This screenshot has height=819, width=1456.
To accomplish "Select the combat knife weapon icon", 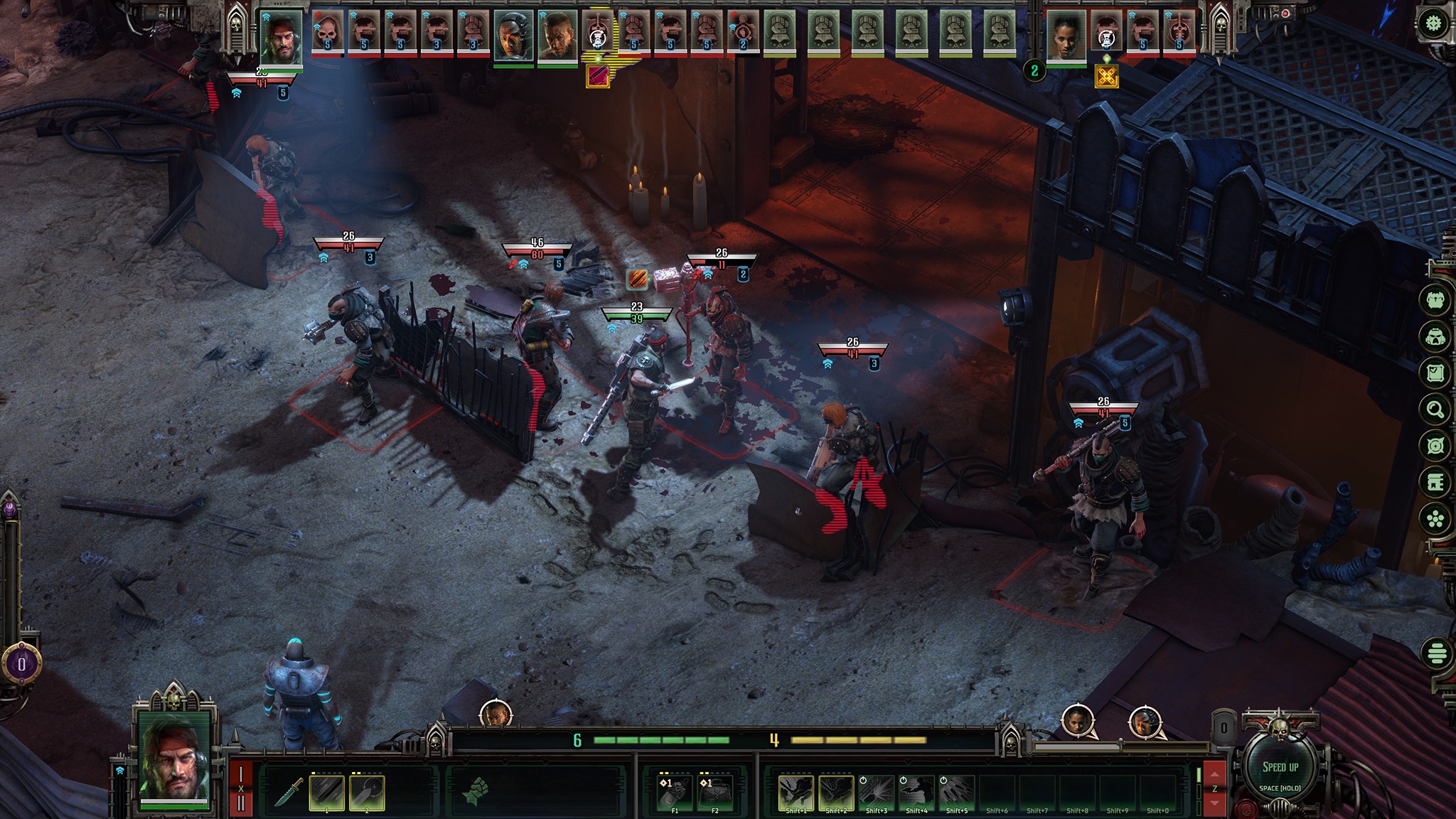I will point(288,791).
